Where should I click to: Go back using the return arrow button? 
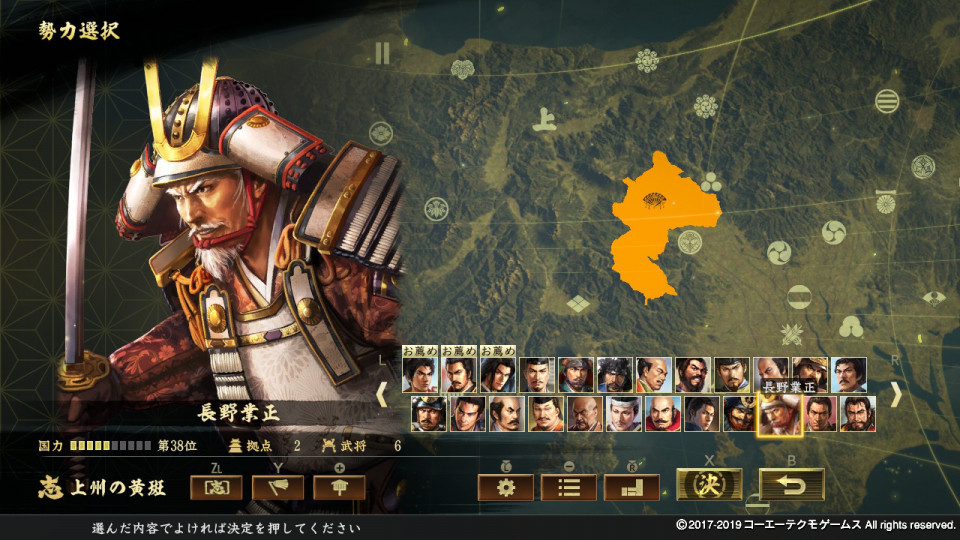[791, 486]
